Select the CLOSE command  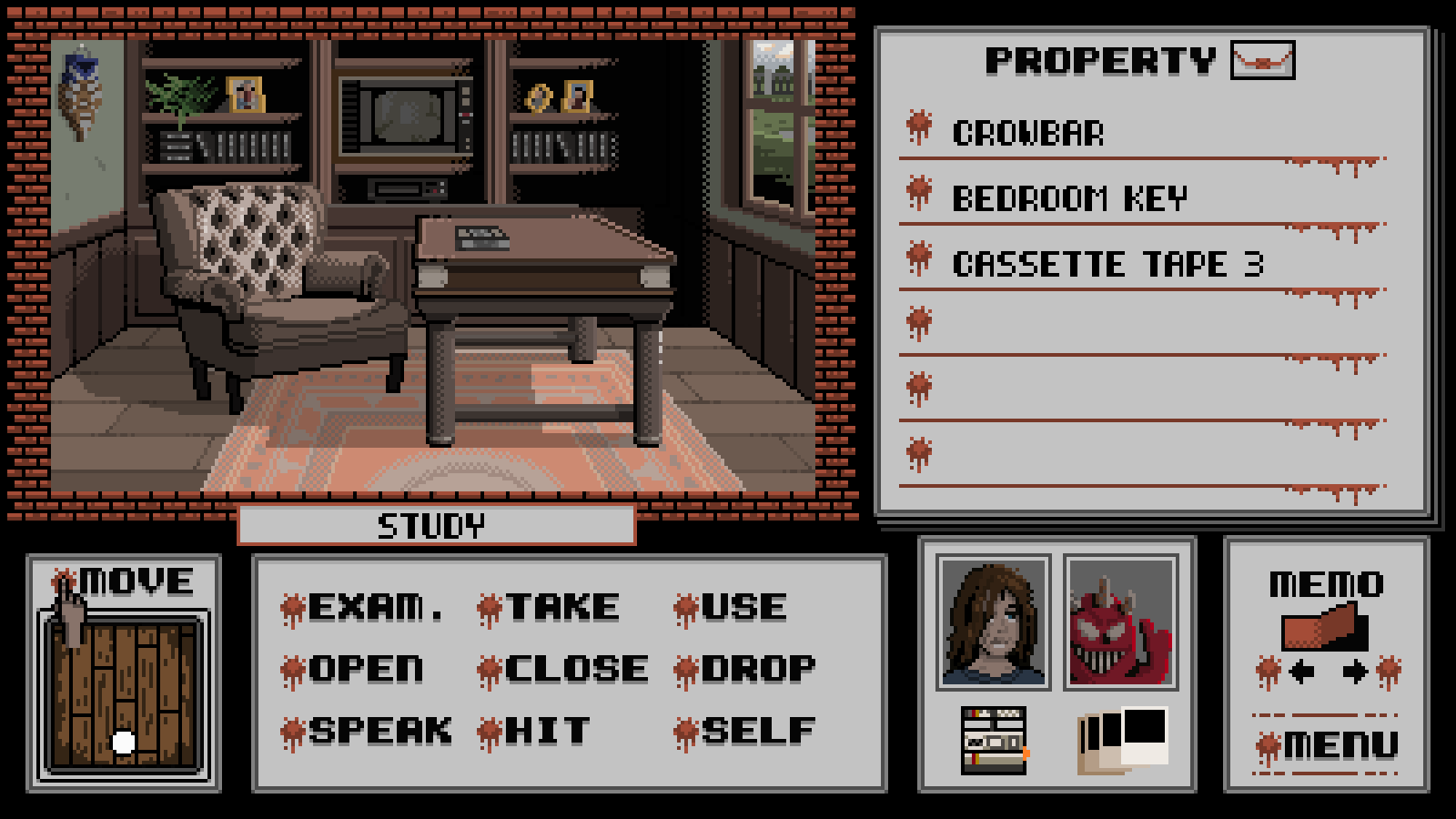[575, 669]
